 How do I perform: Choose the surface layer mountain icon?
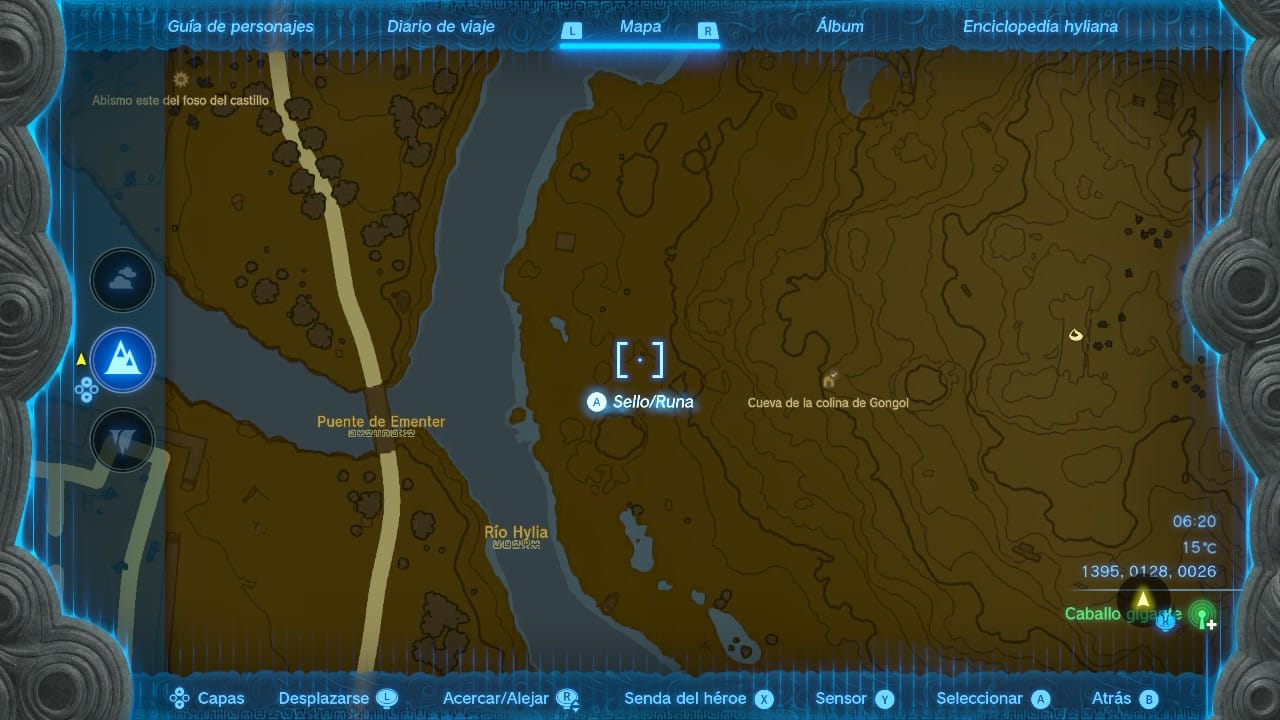tap(123, 360)
